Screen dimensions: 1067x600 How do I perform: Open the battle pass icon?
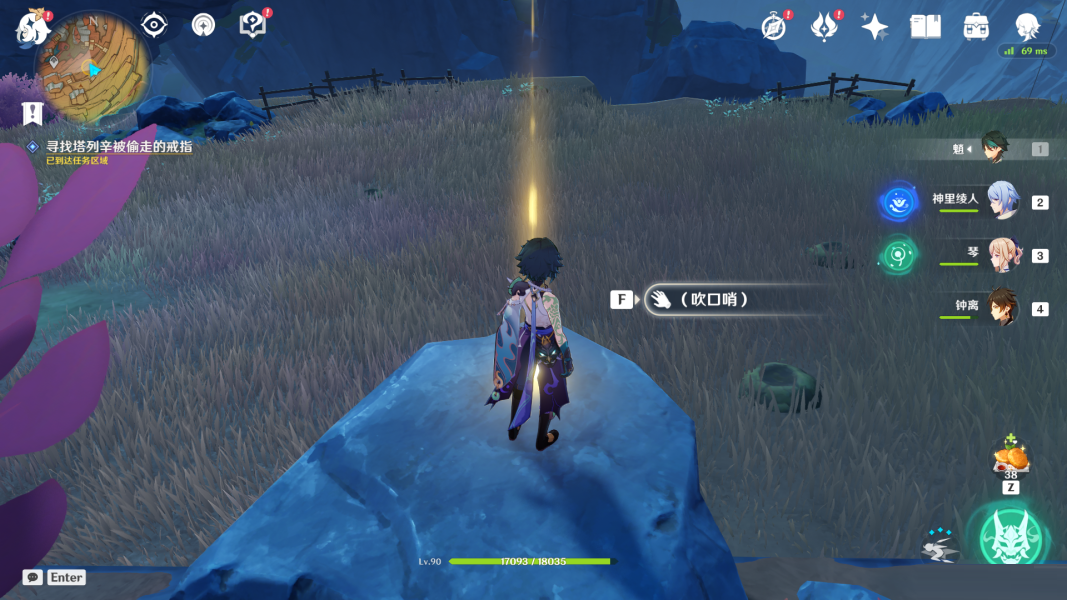(x=824, y=27)
